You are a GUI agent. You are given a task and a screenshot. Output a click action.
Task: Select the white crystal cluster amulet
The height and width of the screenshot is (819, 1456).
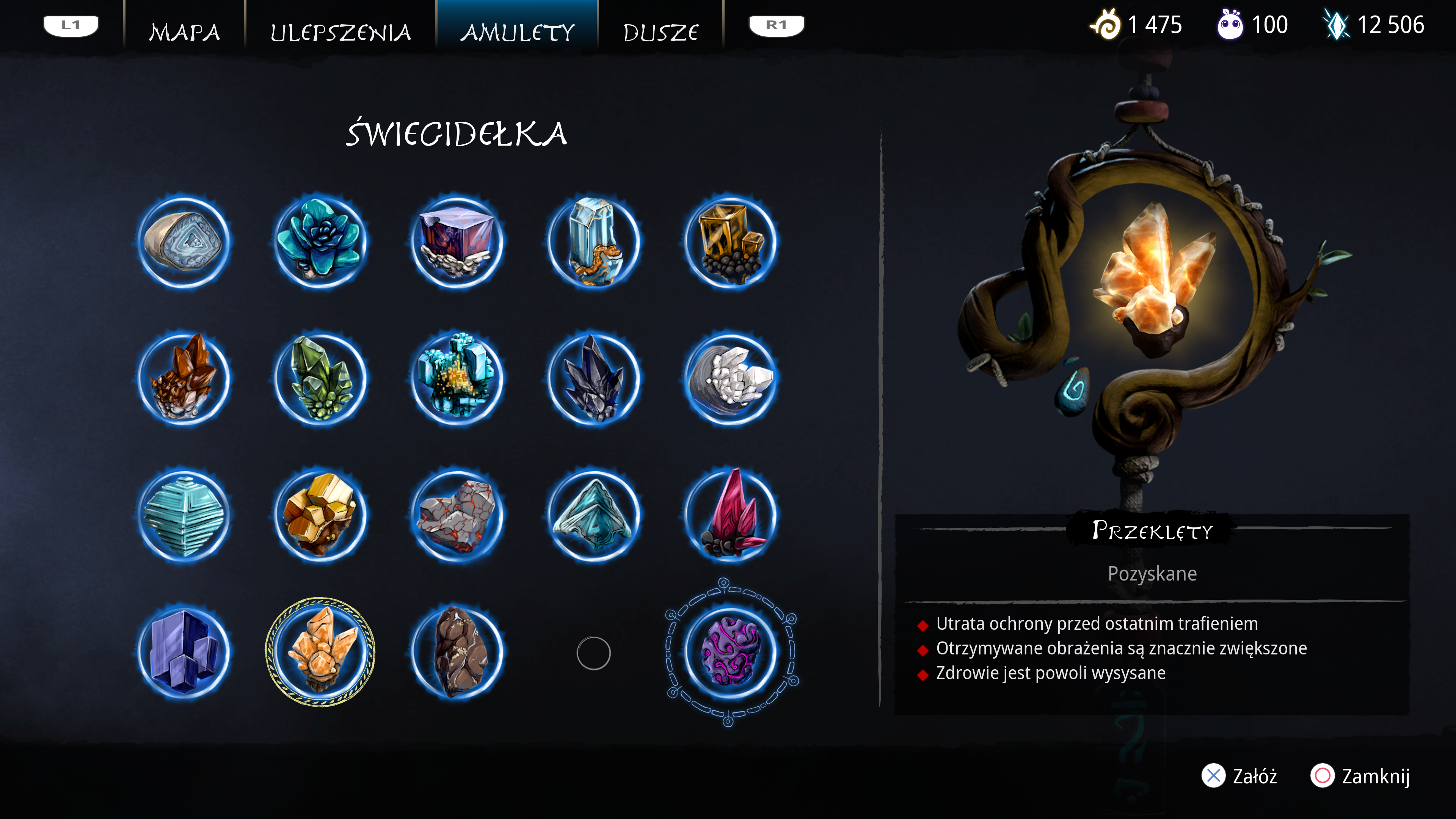pos(730,379)
